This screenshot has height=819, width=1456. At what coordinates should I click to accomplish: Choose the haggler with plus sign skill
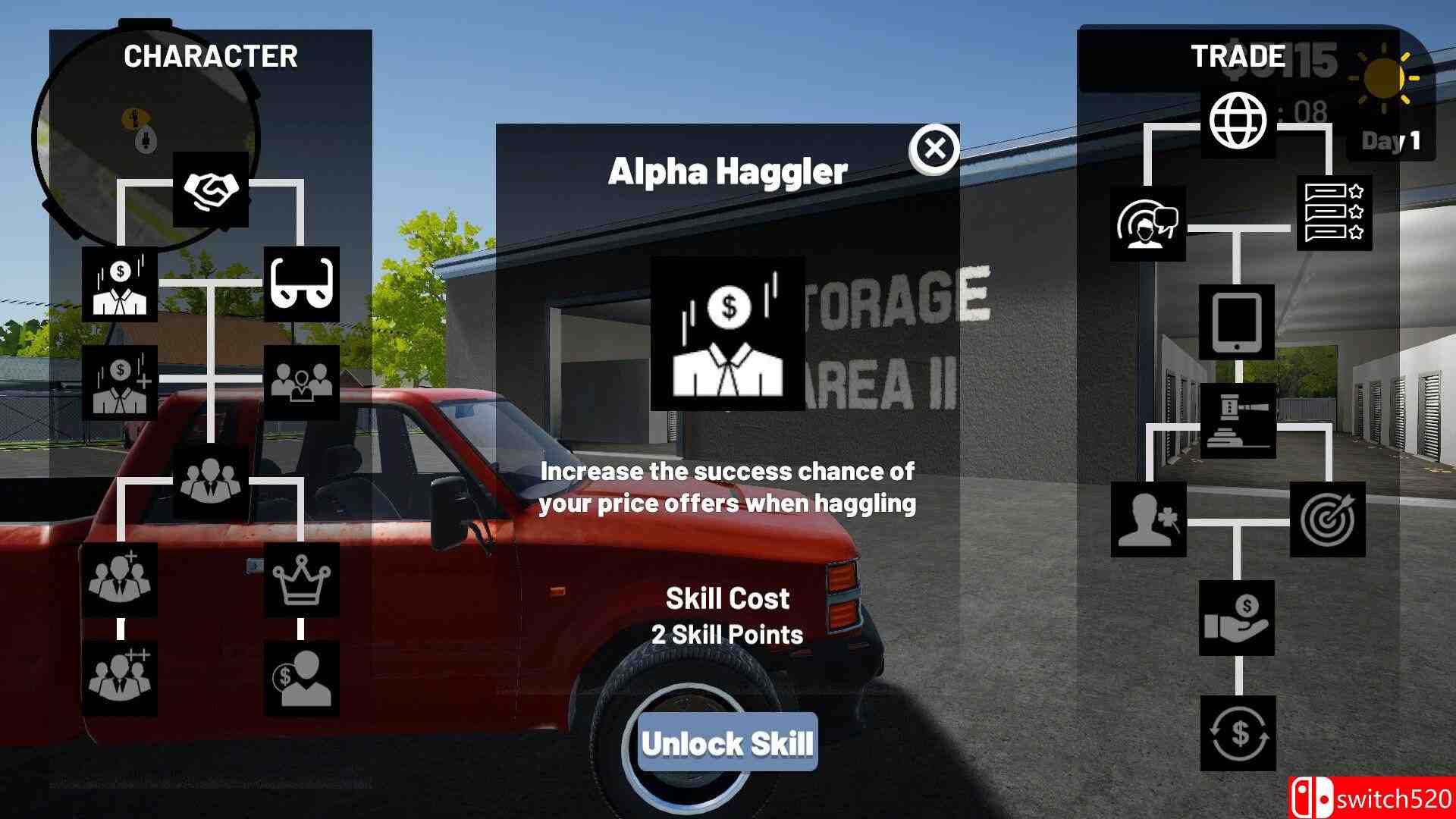tap(120, 383)
